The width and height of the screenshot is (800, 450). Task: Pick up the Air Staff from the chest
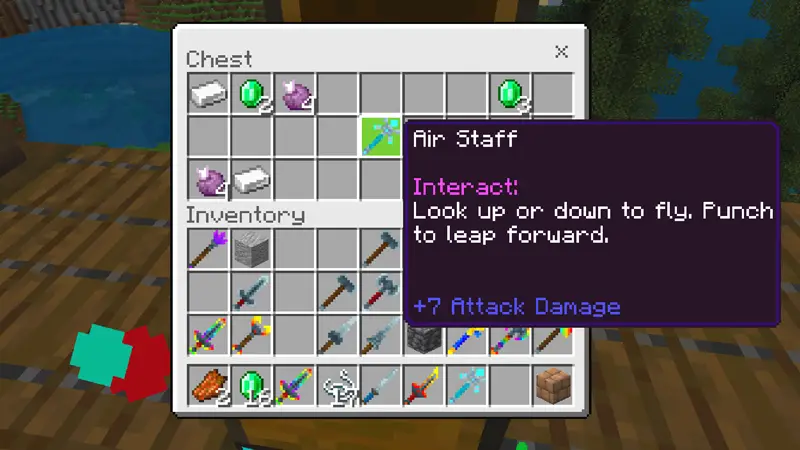(x=381, y=137)
